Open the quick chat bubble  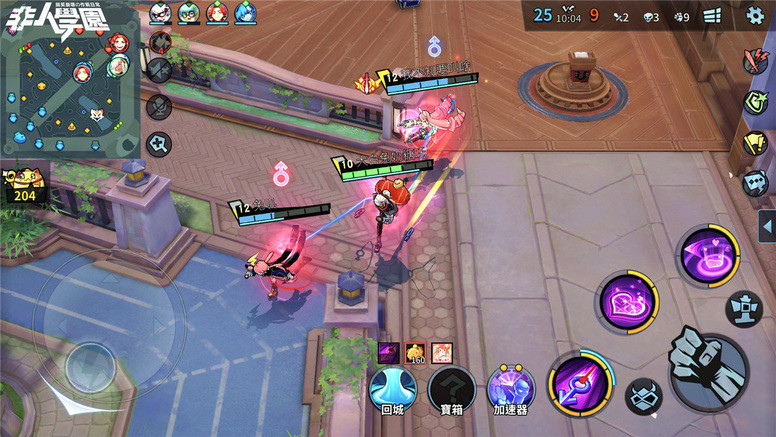(x=755, y=183)
